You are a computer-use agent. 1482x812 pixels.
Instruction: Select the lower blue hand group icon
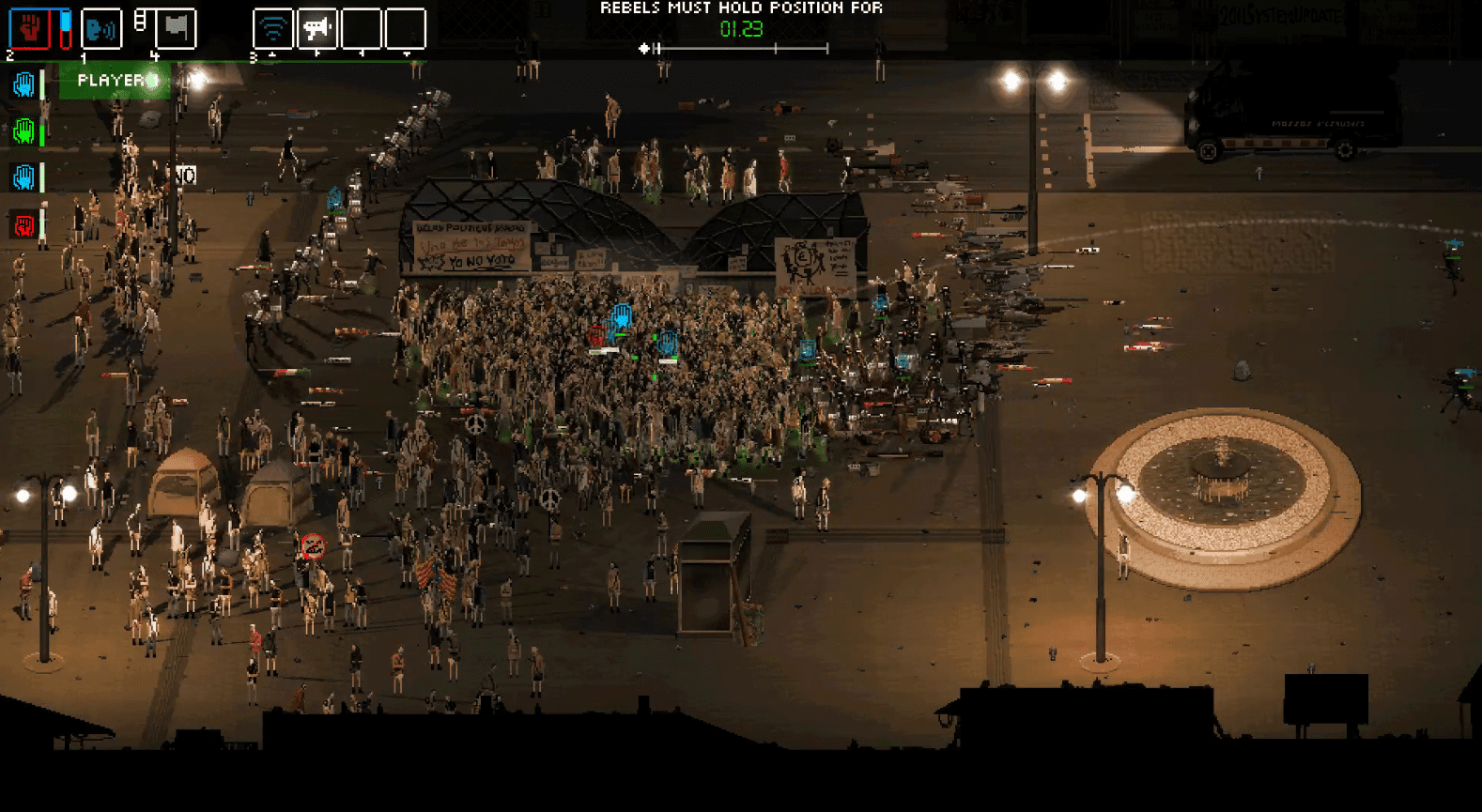(23, 176)
